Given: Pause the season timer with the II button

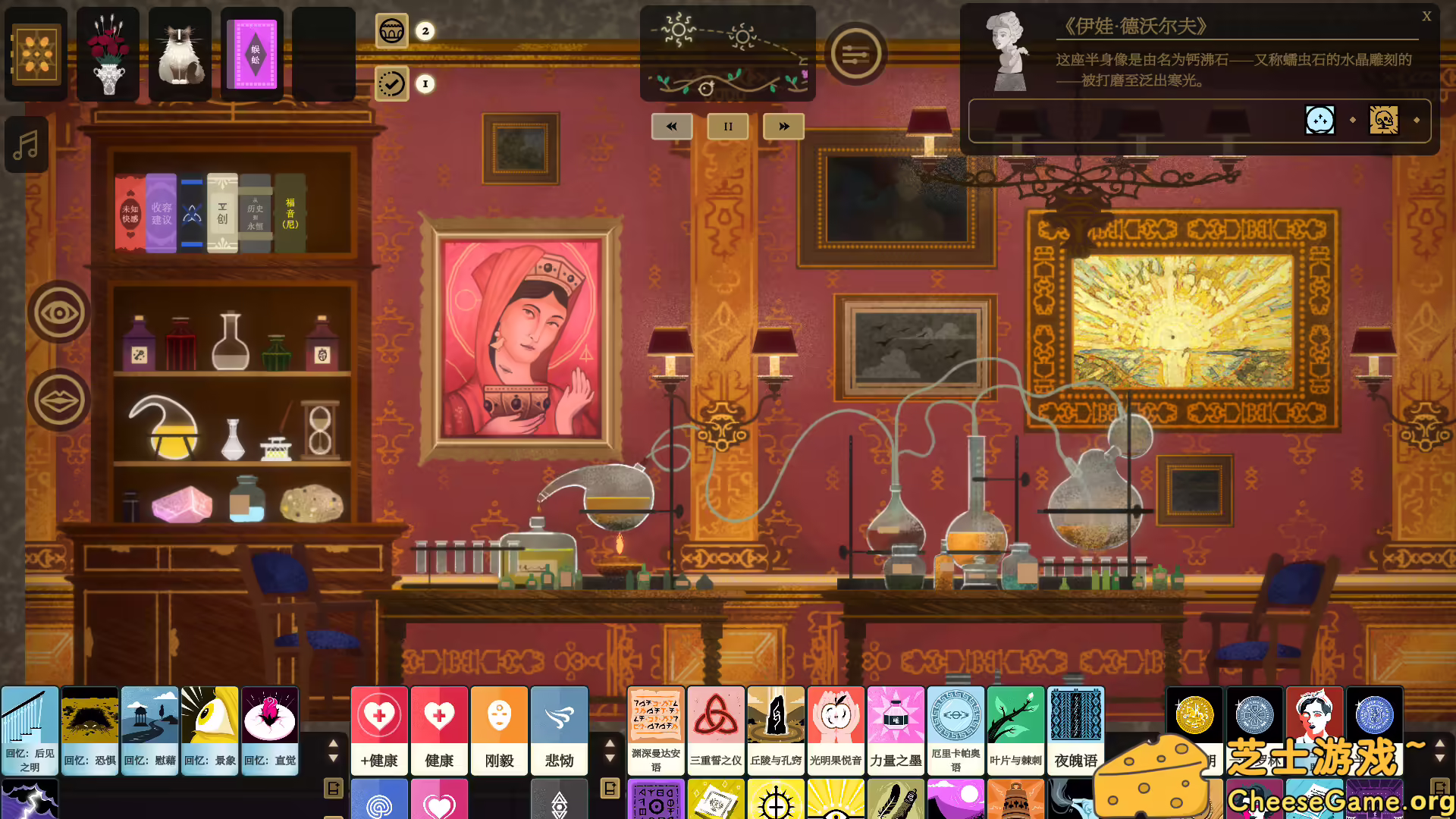Looking at the screenshot, I should [x=727, y=126].
